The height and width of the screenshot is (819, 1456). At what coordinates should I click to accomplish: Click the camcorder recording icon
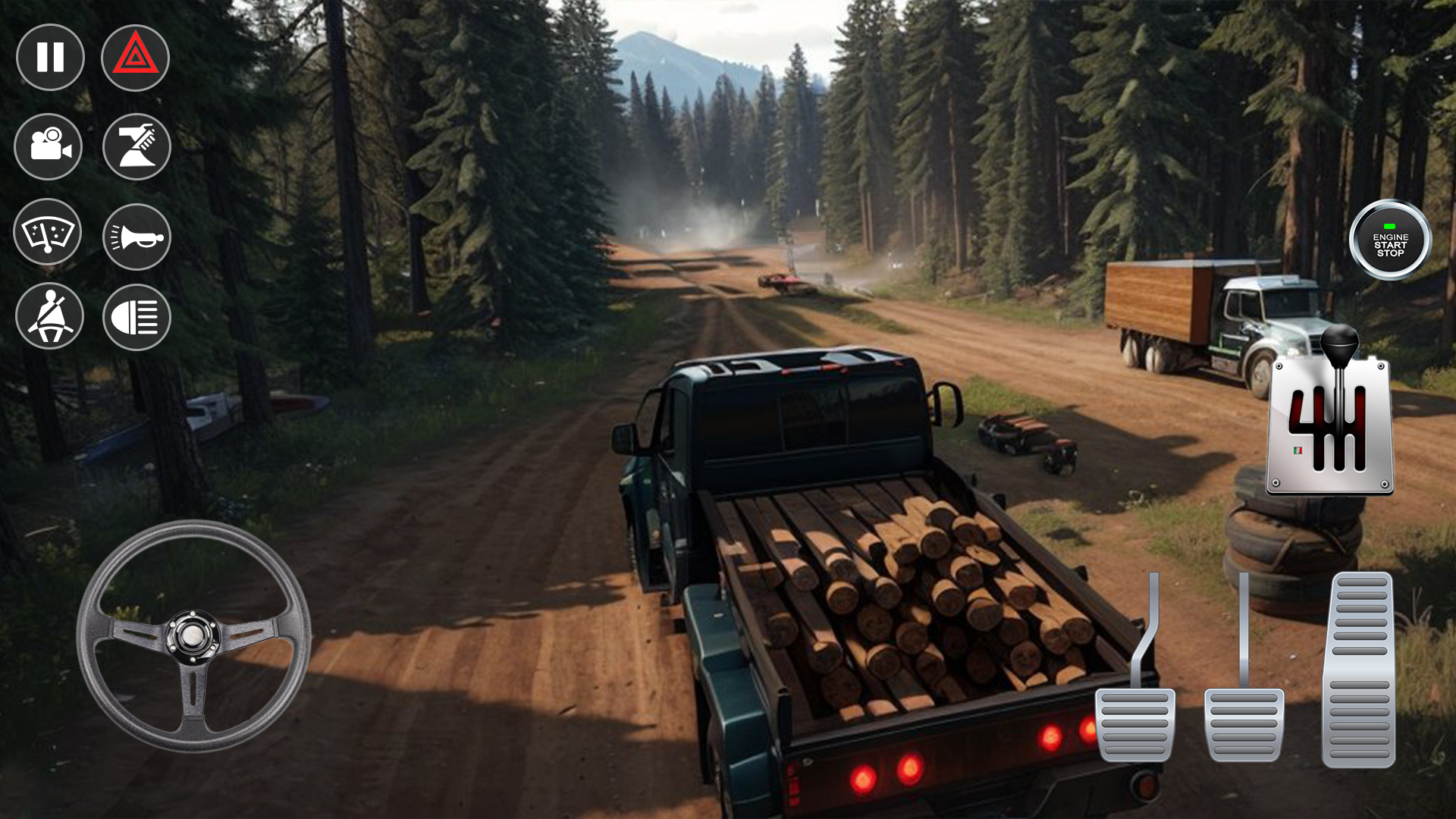(x=49, y=146)
